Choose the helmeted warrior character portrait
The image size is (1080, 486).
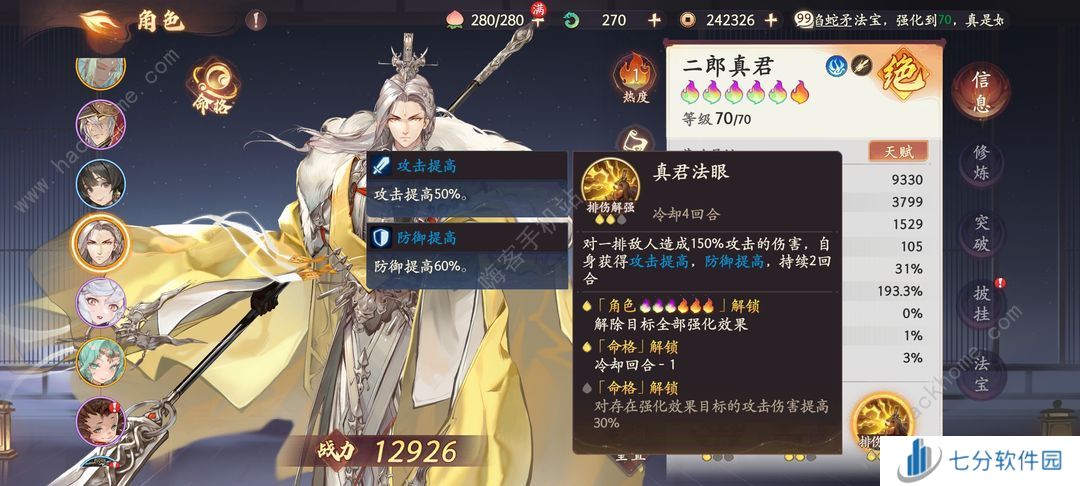point(101,124)
